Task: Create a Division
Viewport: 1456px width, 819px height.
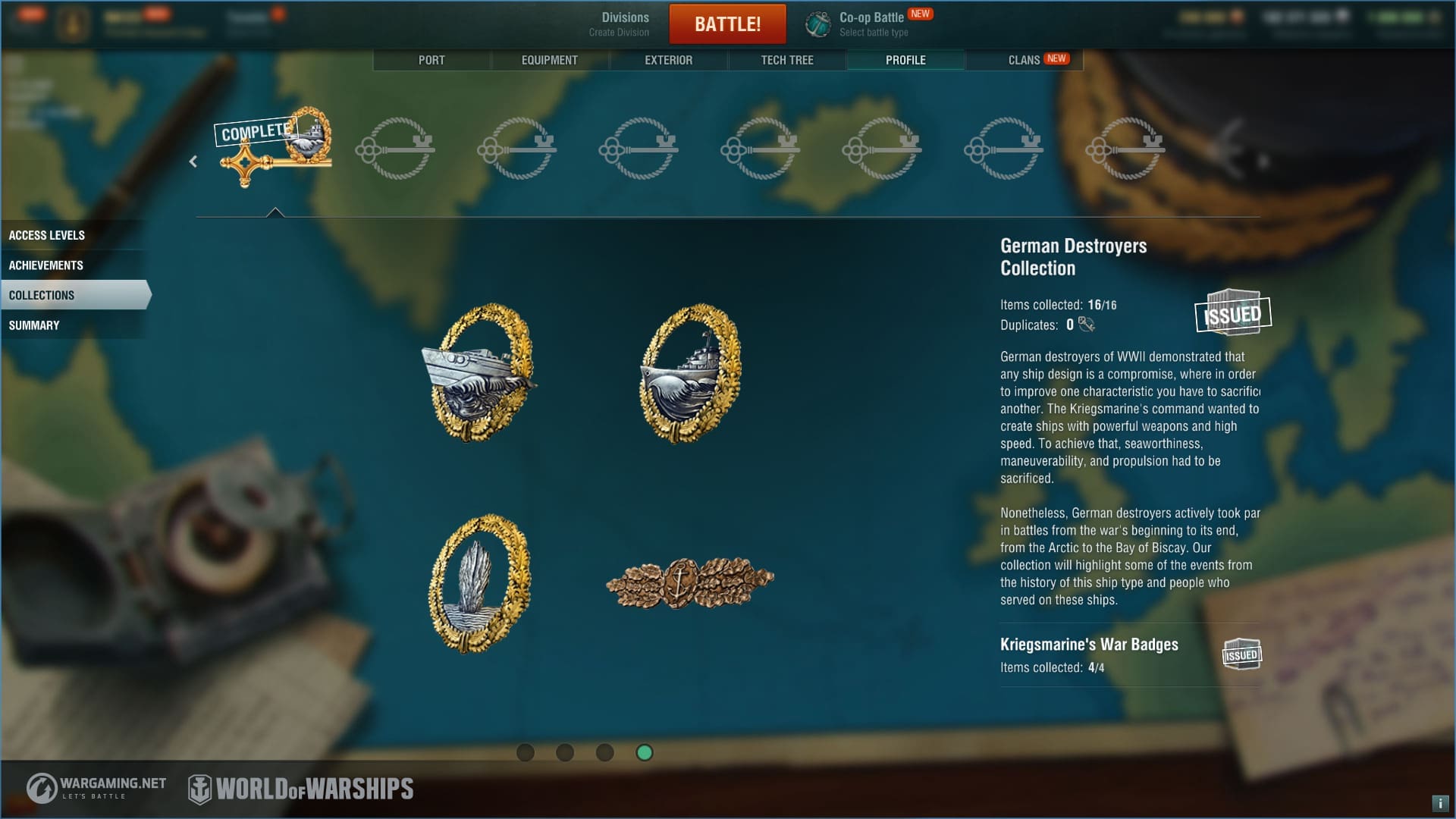Action: tap(620, 24)
